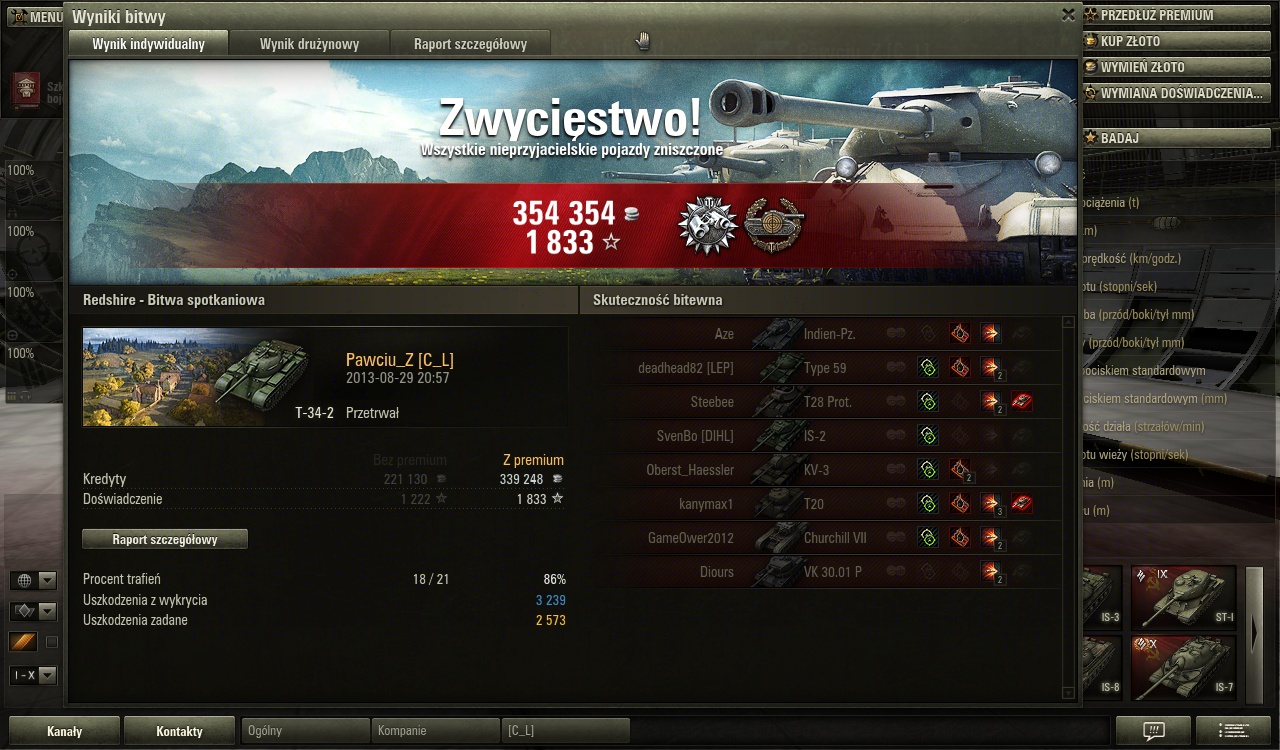Open the Kompanie chat channel
1280x750 pixels.
coord(435,731)
